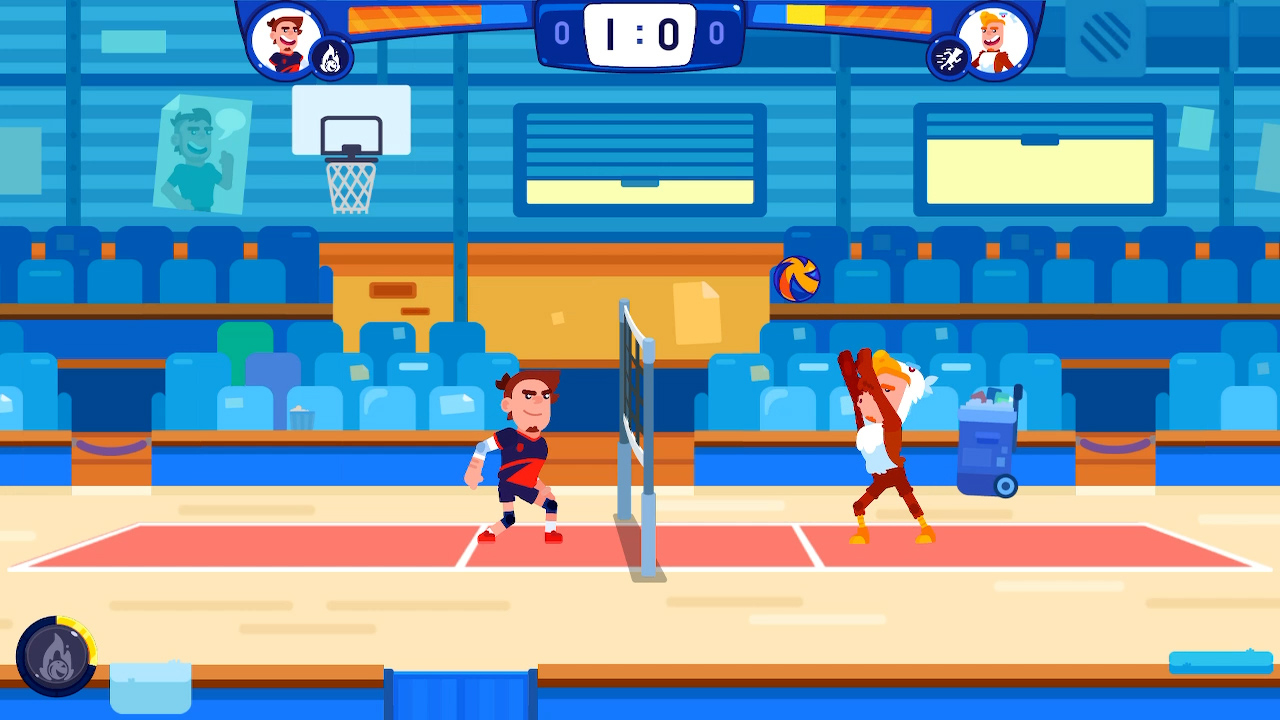
Task: Select the left team score counter
Action: (x=560, y=31)
